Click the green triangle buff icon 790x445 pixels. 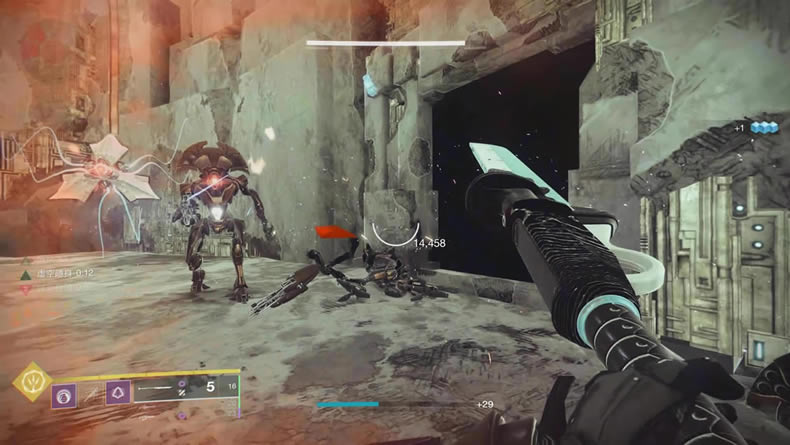[27, 273]
